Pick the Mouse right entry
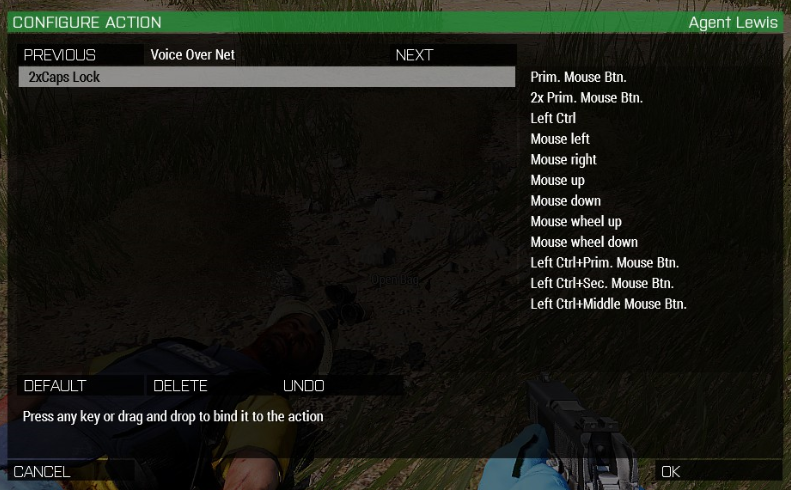The height and width of the screenshot is (490, 791). (563, 160)
